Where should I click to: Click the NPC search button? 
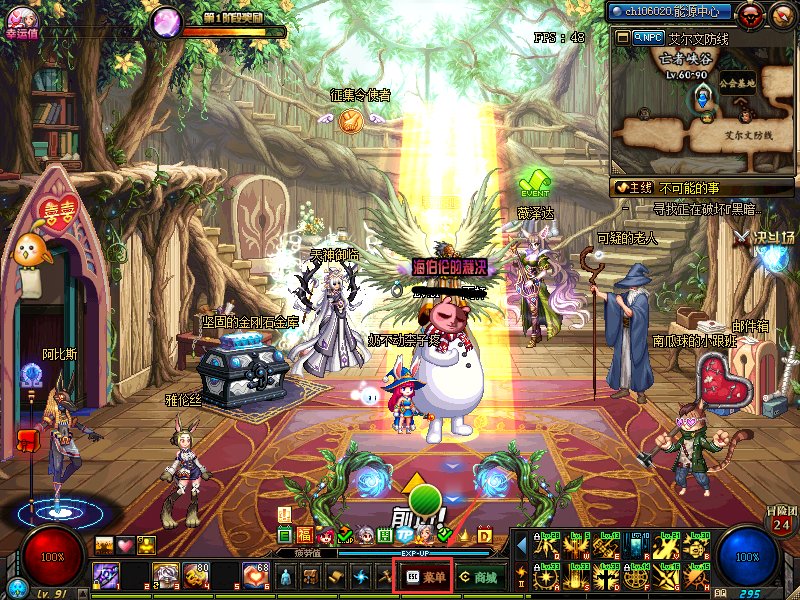[x=648, y=37]
